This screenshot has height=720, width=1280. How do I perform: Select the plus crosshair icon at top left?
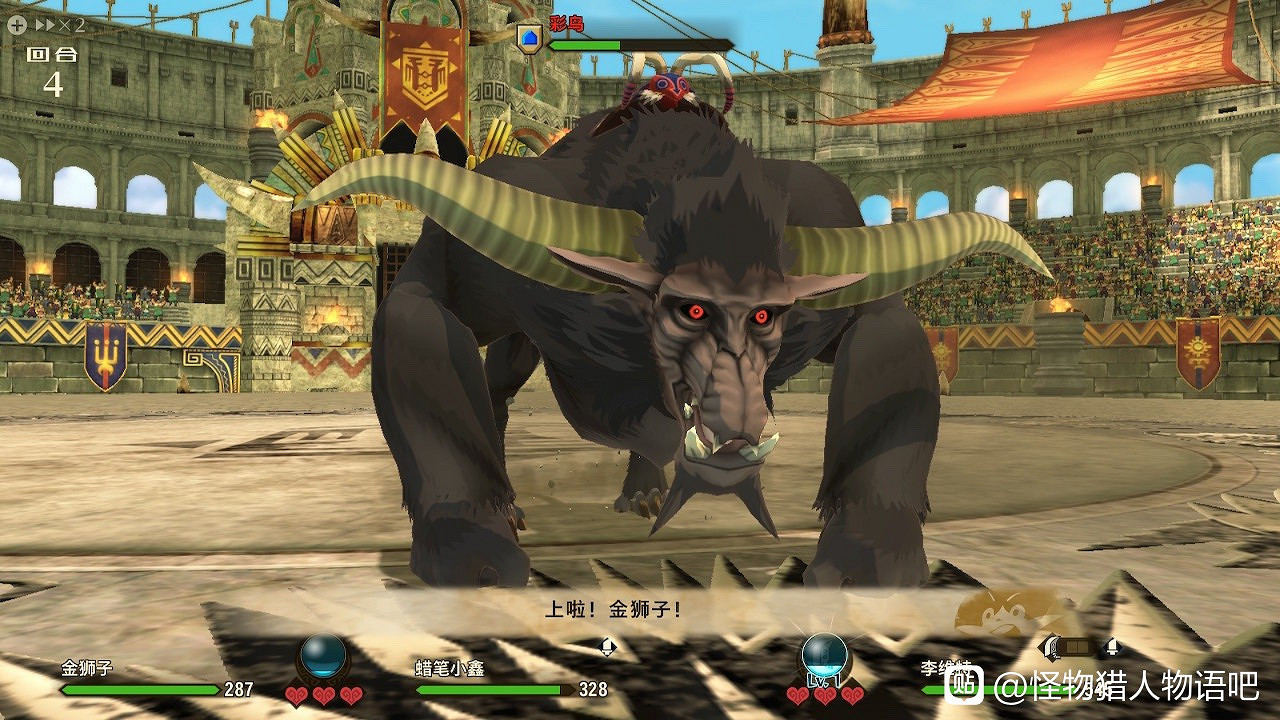pyautogui.click(x=17, y=24)
